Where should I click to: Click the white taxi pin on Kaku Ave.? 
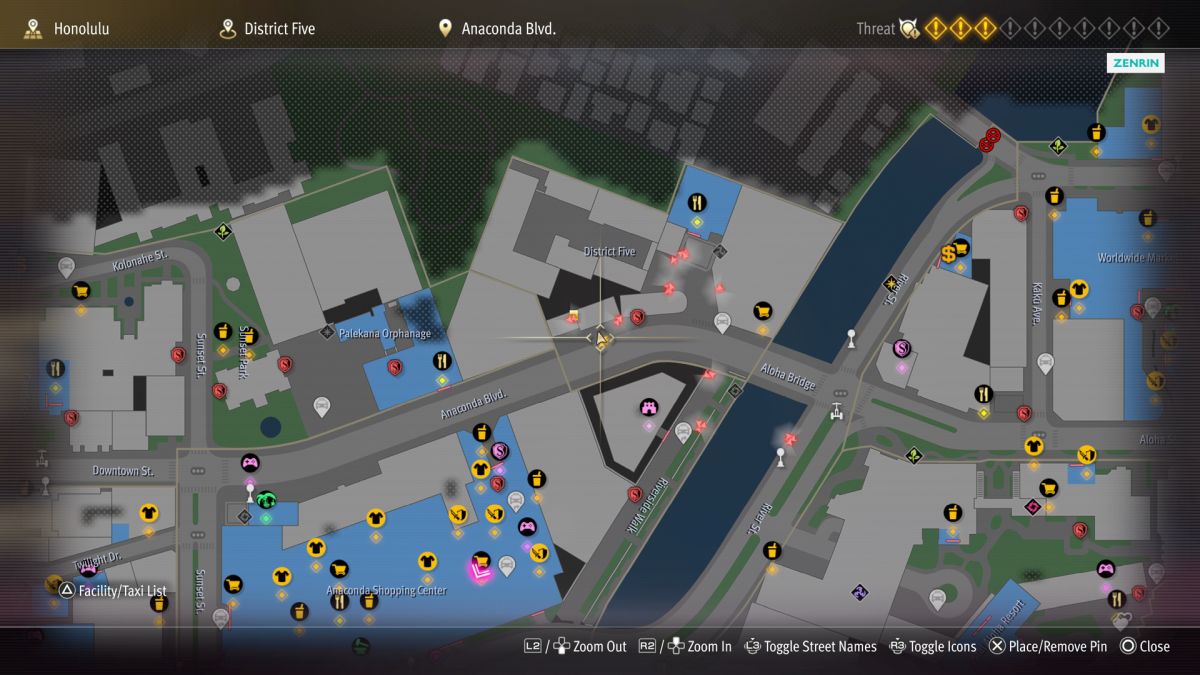pyautogui.click(x=1045, y=363)
